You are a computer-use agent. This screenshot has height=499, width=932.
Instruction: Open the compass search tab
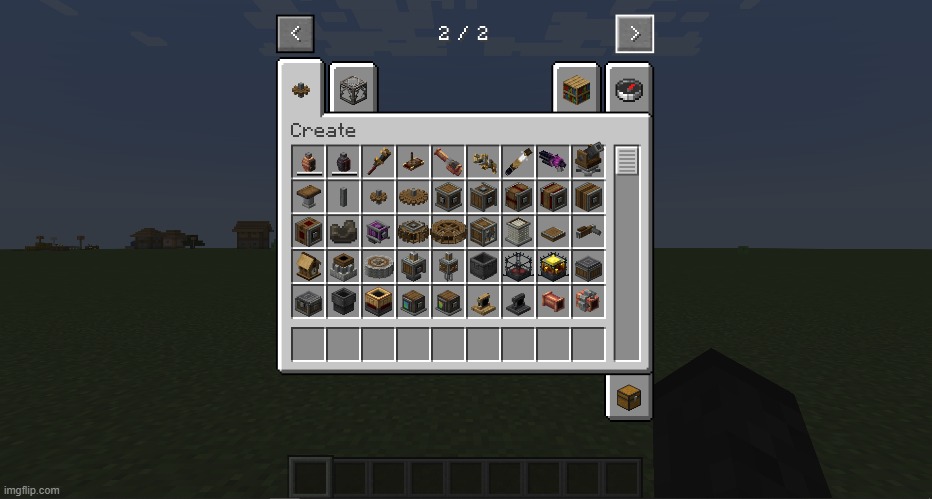[x=628, y=90]
